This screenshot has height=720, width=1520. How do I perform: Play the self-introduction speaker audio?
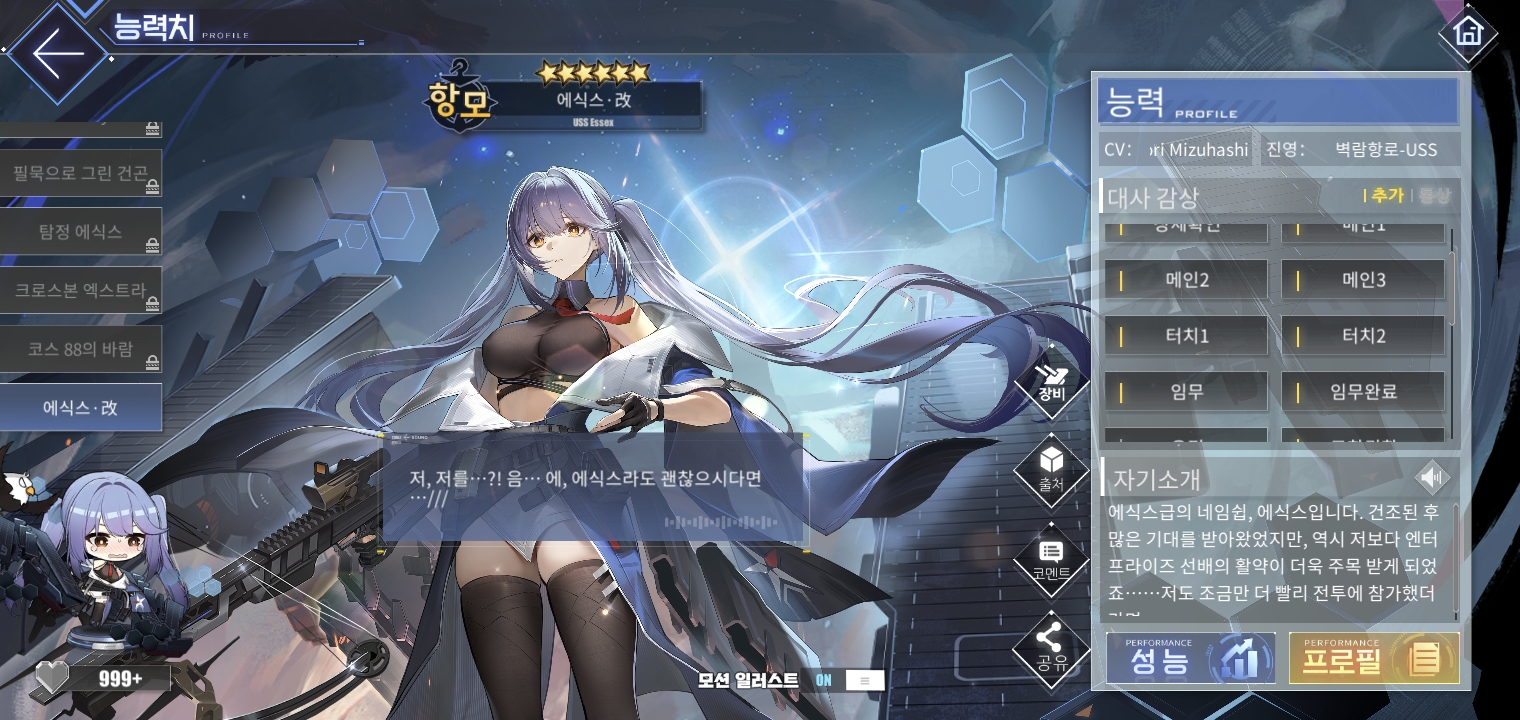click(x=1433, y=478)
